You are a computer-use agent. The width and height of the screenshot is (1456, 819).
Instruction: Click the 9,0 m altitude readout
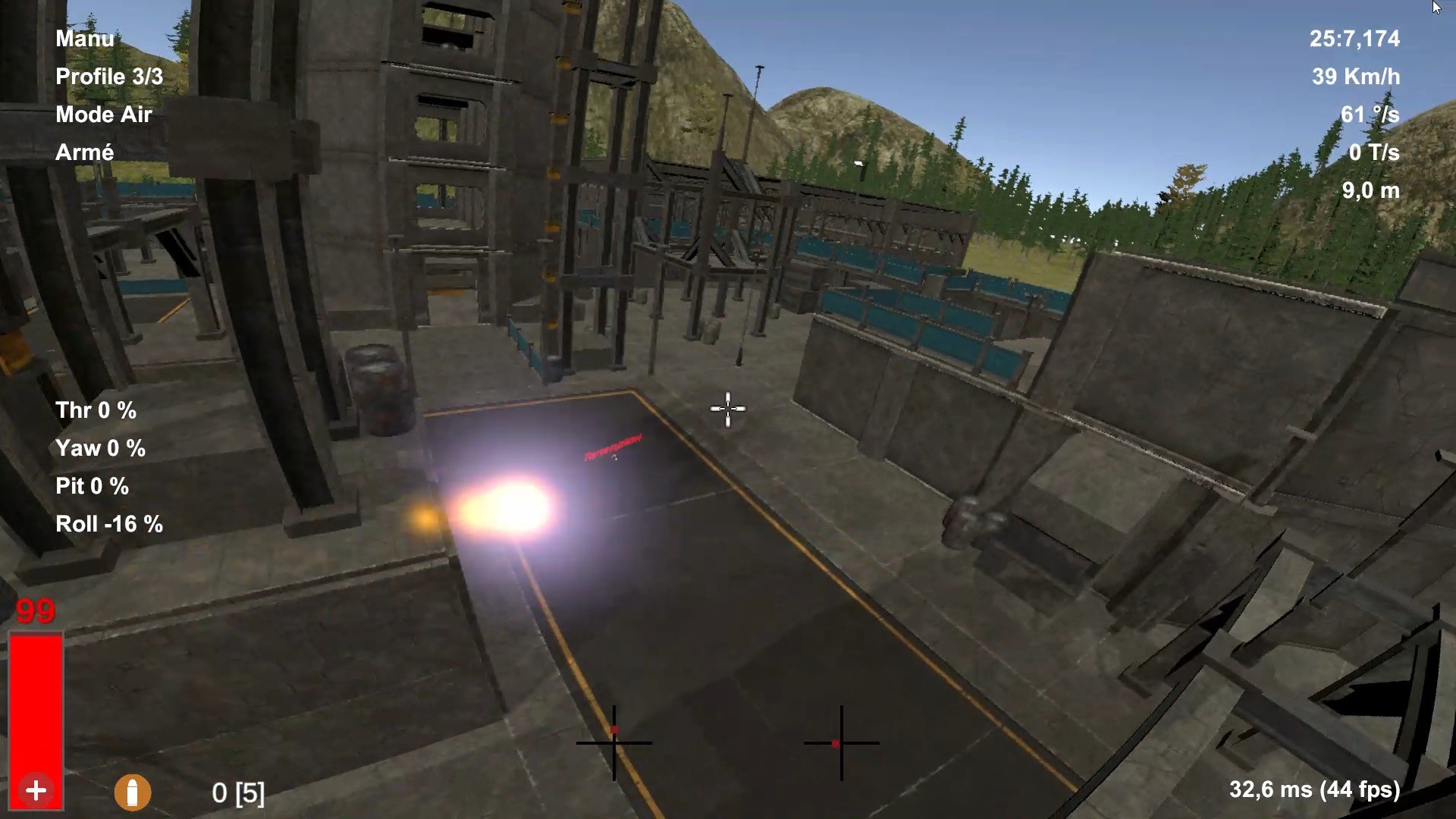pyautogui.click(x=1371, y=191)
